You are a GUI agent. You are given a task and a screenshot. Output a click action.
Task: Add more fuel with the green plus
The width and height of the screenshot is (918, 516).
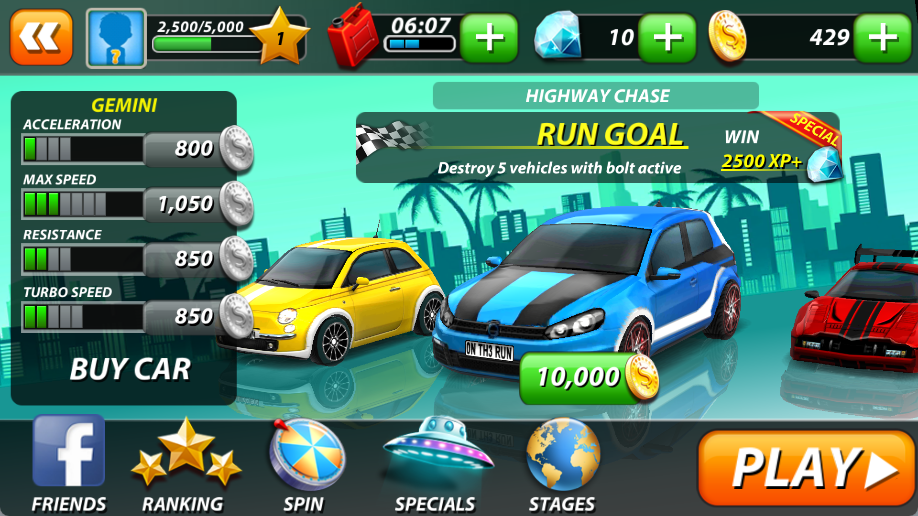click(489, 38)
